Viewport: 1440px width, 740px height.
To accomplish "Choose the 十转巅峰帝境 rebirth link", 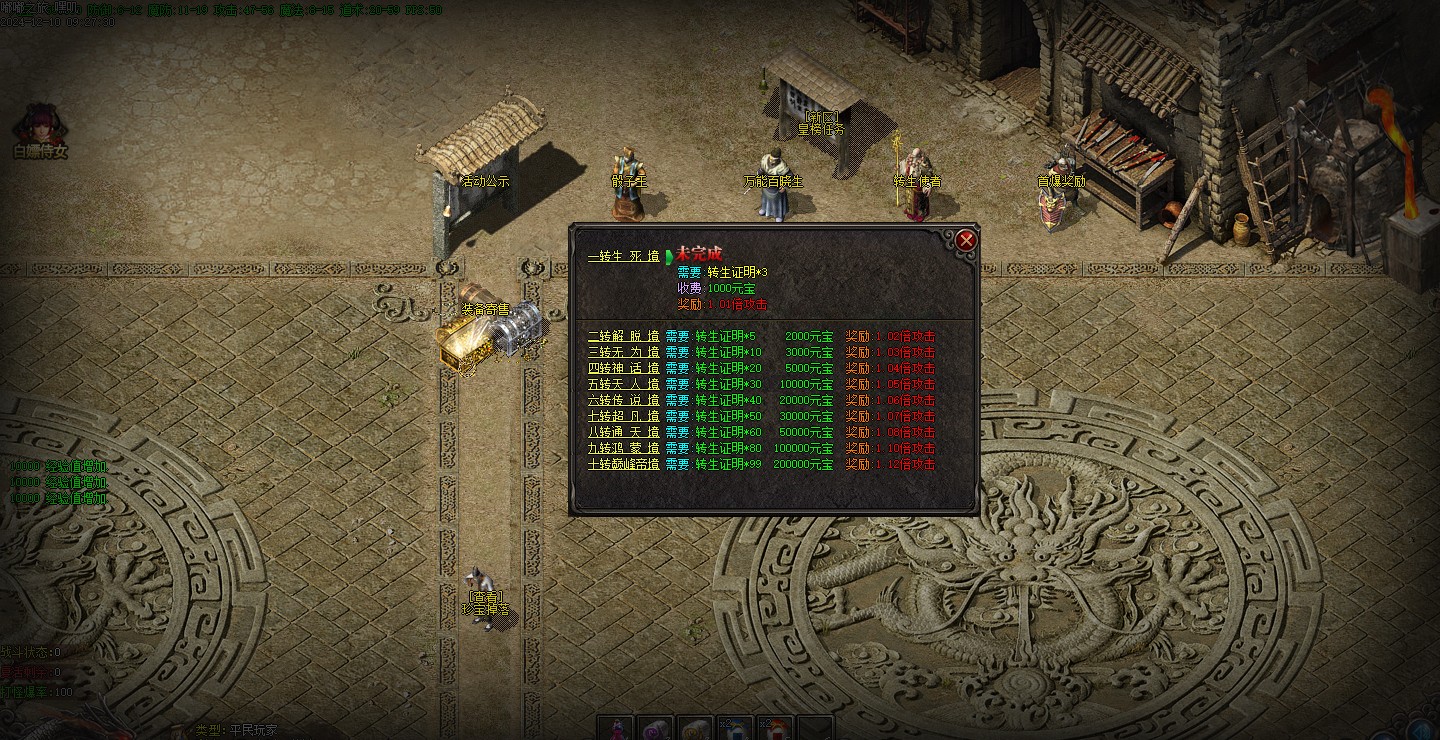I will pyautogui.click(x=623, y=464).
